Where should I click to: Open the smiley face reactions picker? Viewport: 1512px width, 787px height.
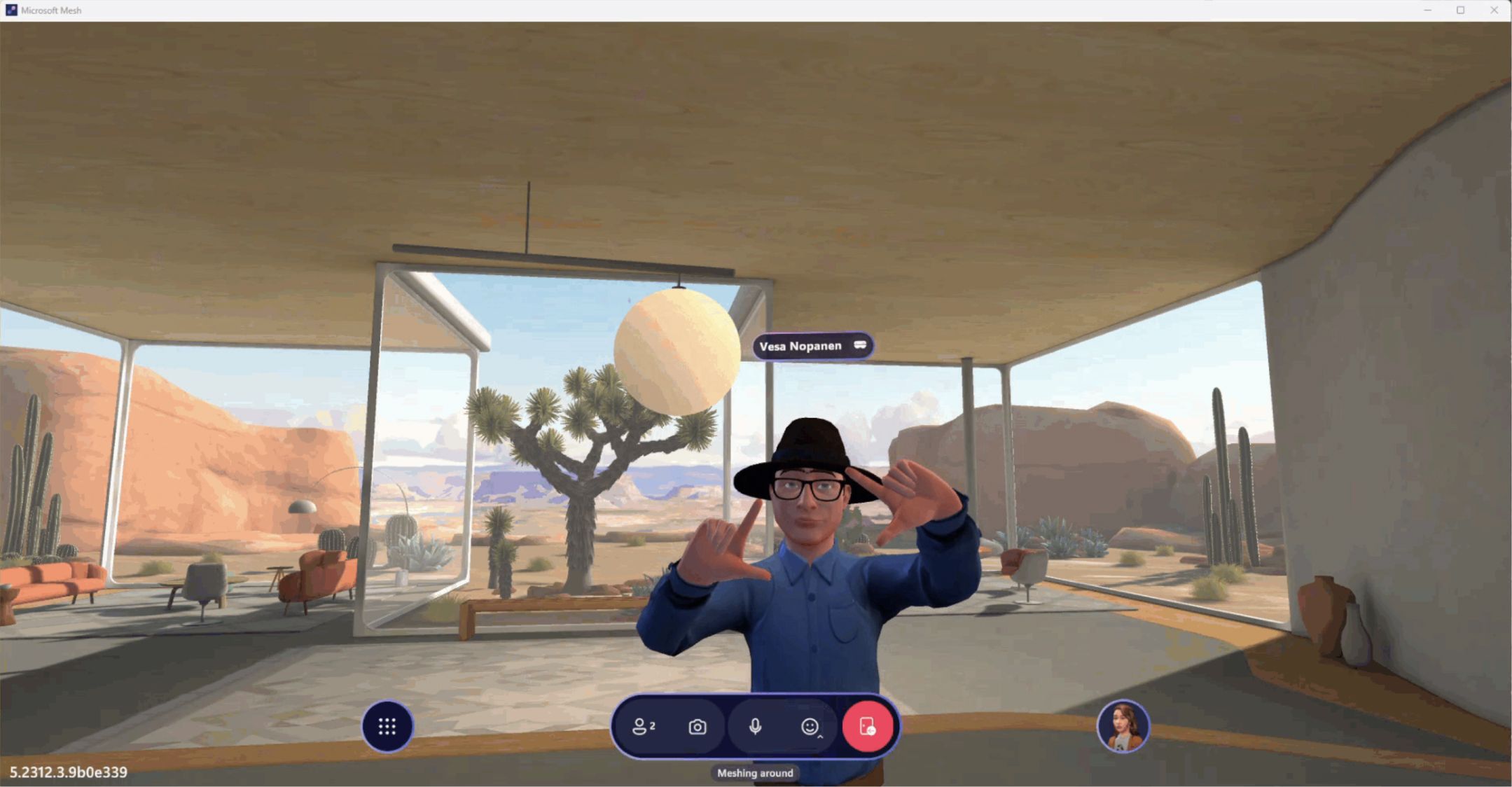pyautogui.click(x=810, y=725)
